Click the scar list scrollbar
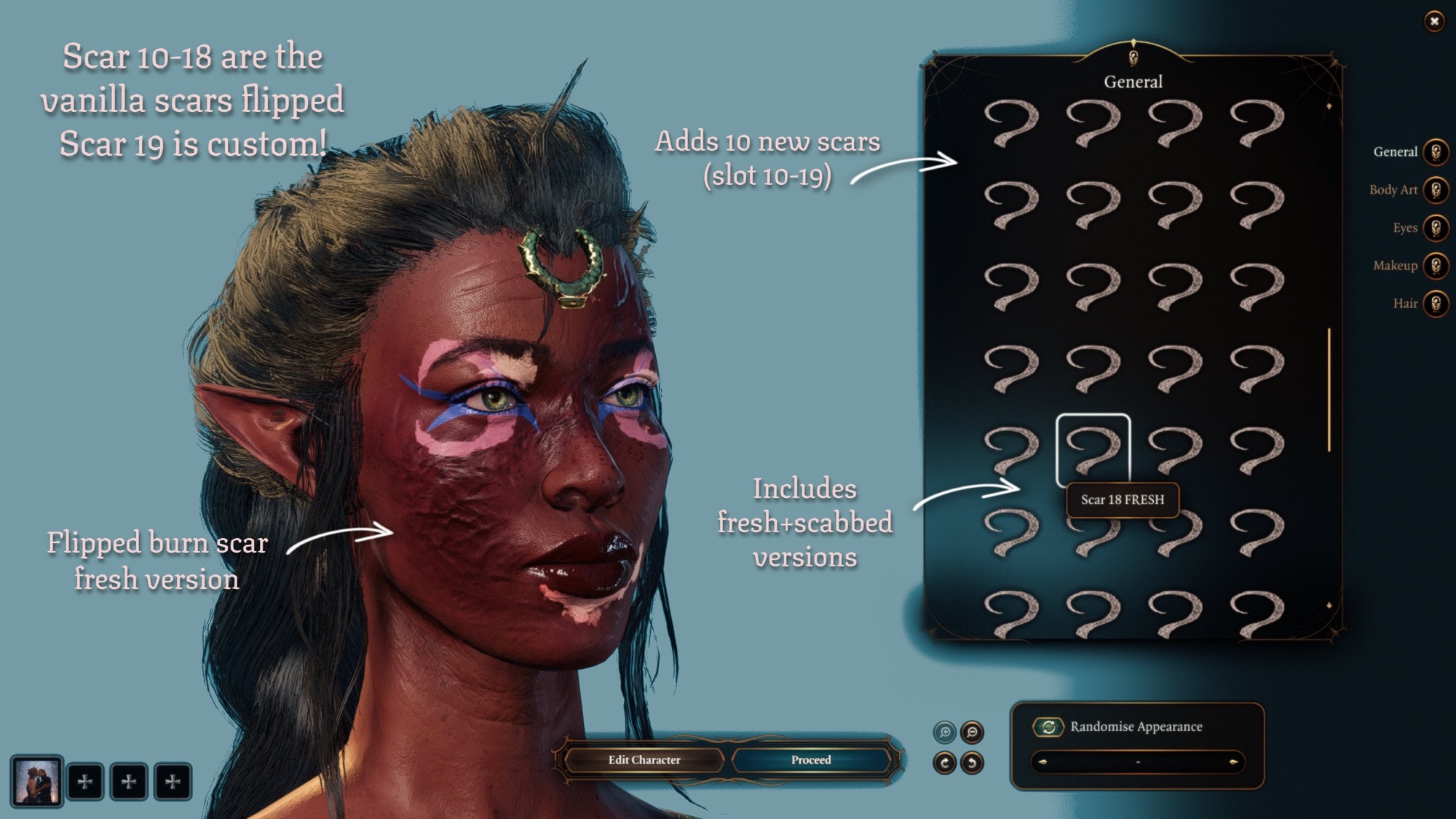Viewport: 1456px width, 819px height. click(x=1329, y=389)
